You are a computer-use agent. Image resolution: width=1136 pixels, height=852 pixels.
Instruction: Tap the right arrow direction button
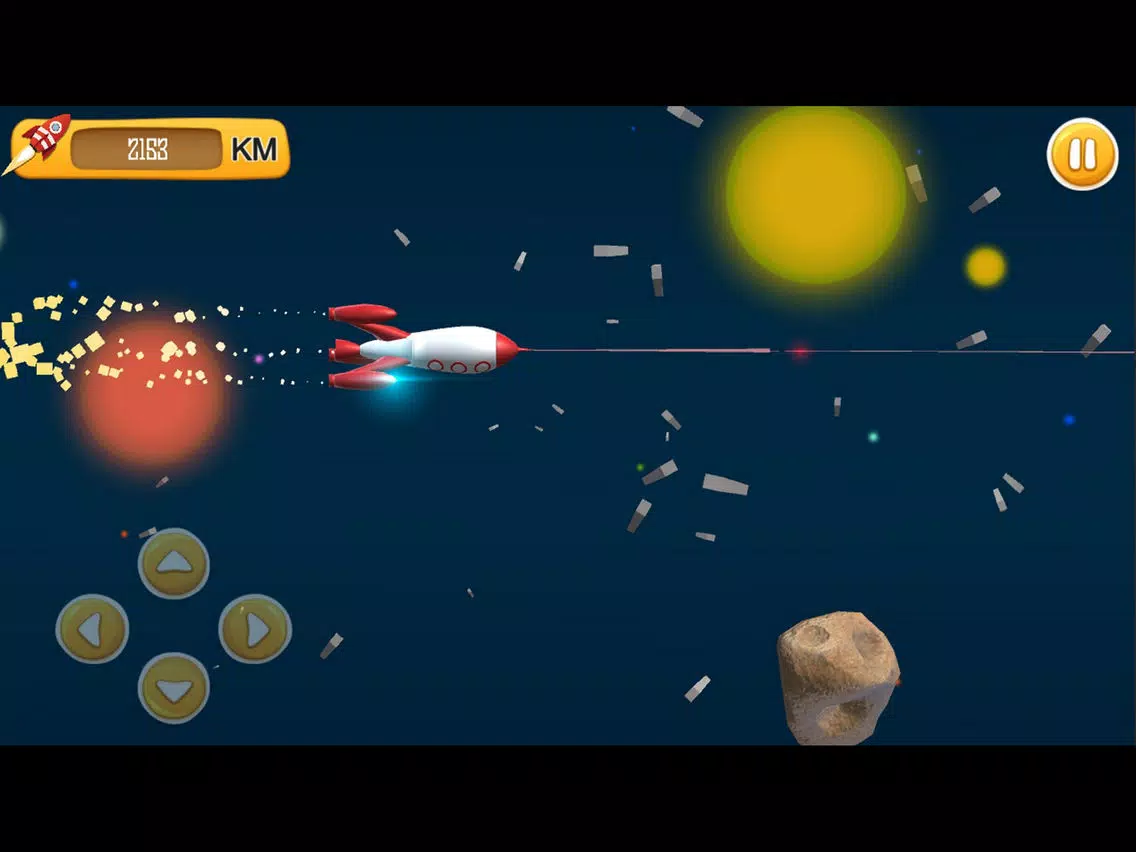click(255, 629)
